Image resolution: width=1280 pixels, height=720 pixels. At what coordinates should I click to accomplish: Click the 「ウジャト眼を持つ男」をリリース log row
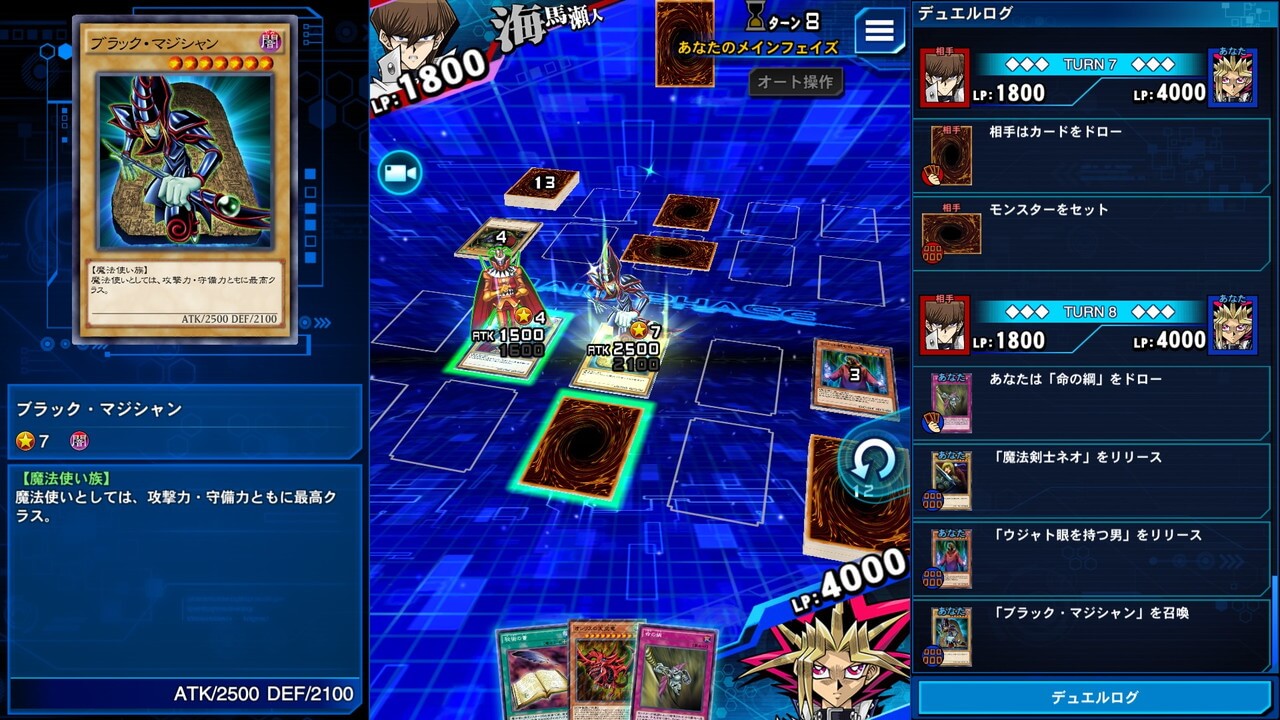click(1094, 558)
